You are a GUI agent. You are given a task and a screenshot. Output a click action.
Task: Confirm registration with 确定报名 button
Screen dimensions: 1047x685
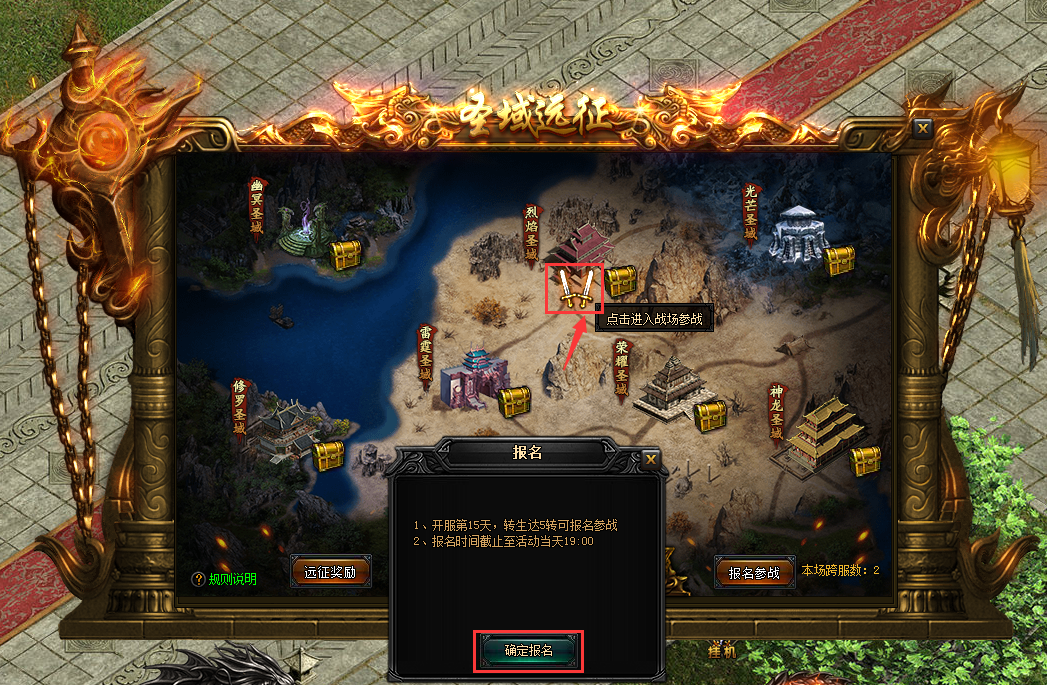[528, 650]
